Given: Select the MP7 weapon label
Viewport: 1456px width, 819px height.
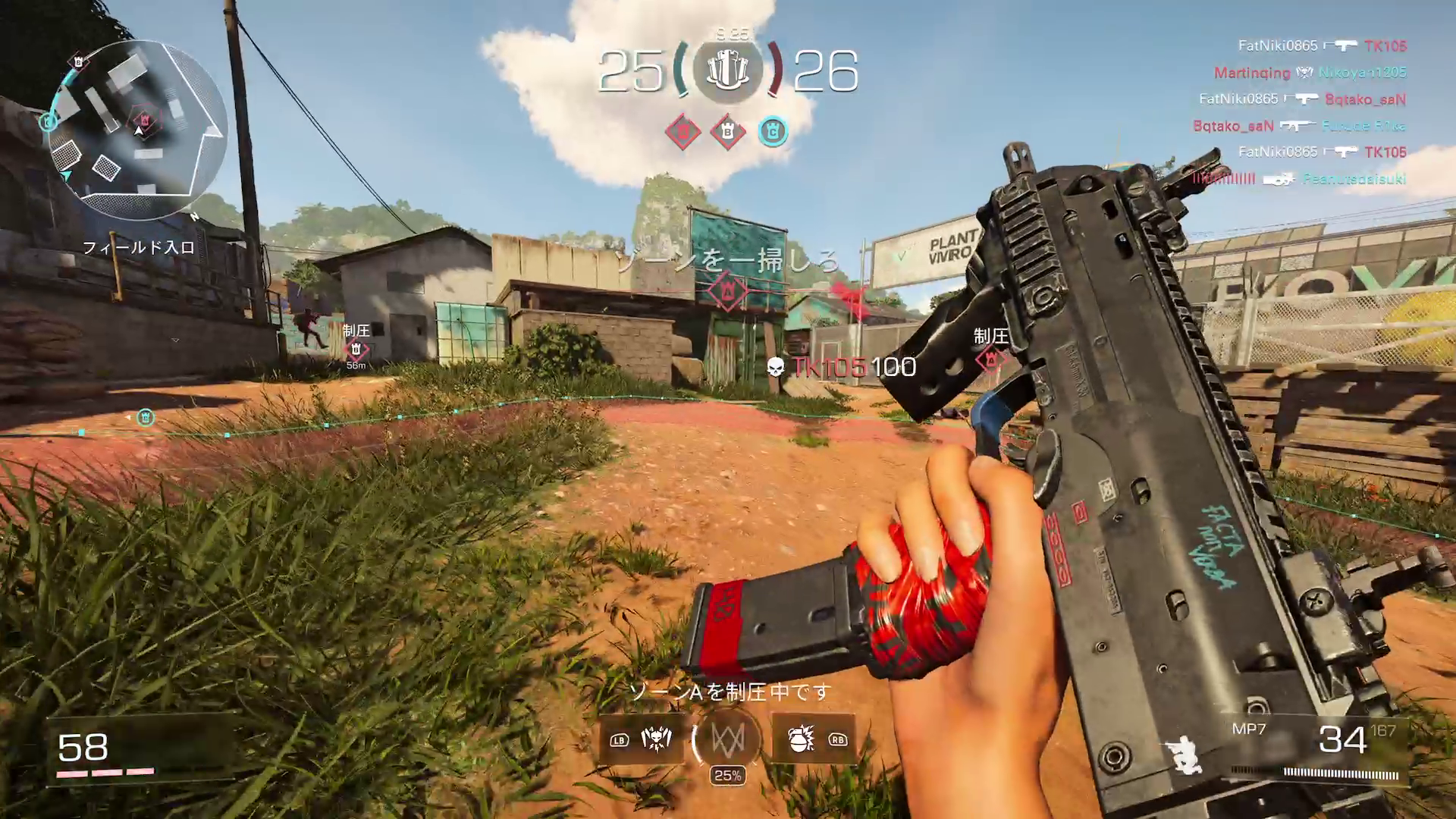Looking at the screenshot, I should tap(1249, 729).
